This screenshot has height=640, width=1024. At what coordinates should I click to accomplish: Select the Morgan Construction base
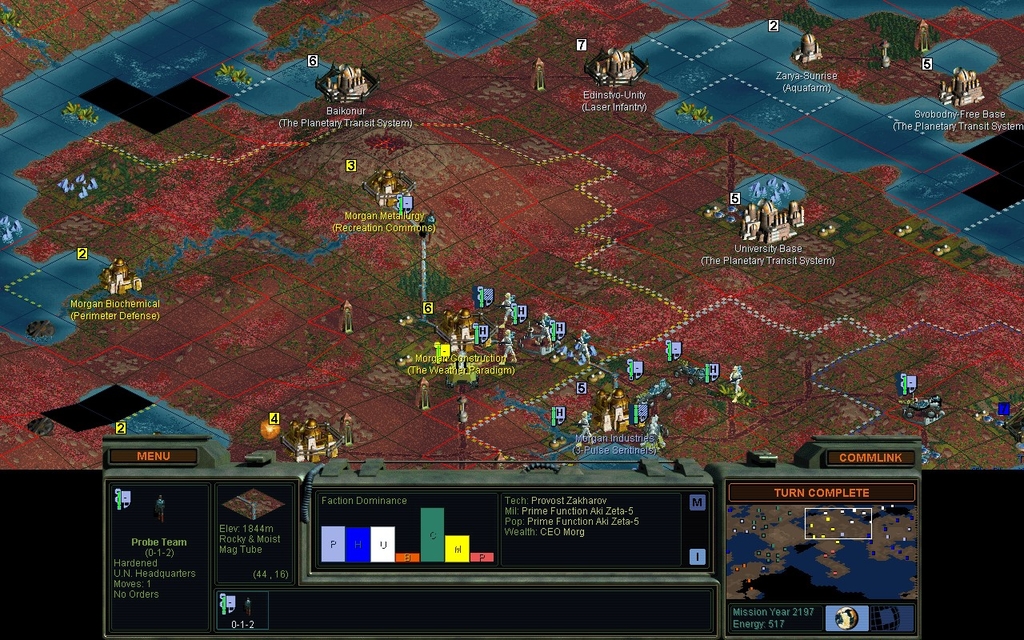click(x=458, y=327)
